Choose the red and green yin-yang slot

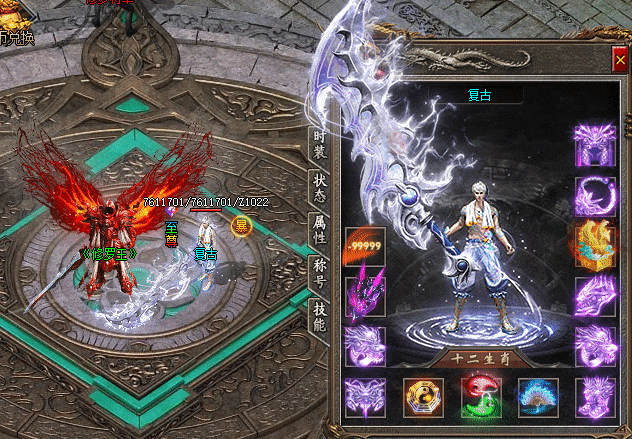click(479, 398)
